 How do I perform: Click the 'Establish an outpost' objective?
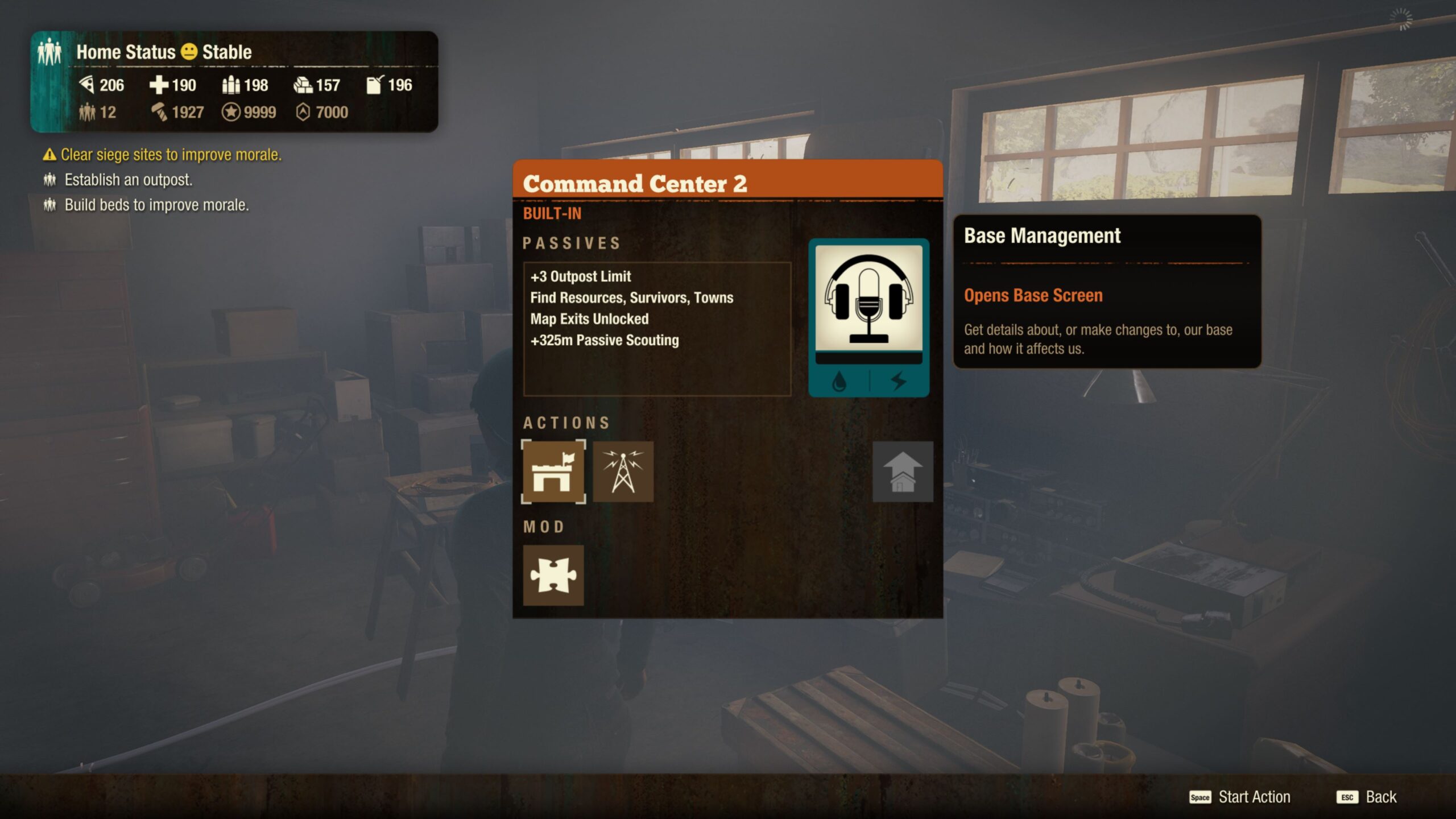[128, 180]
